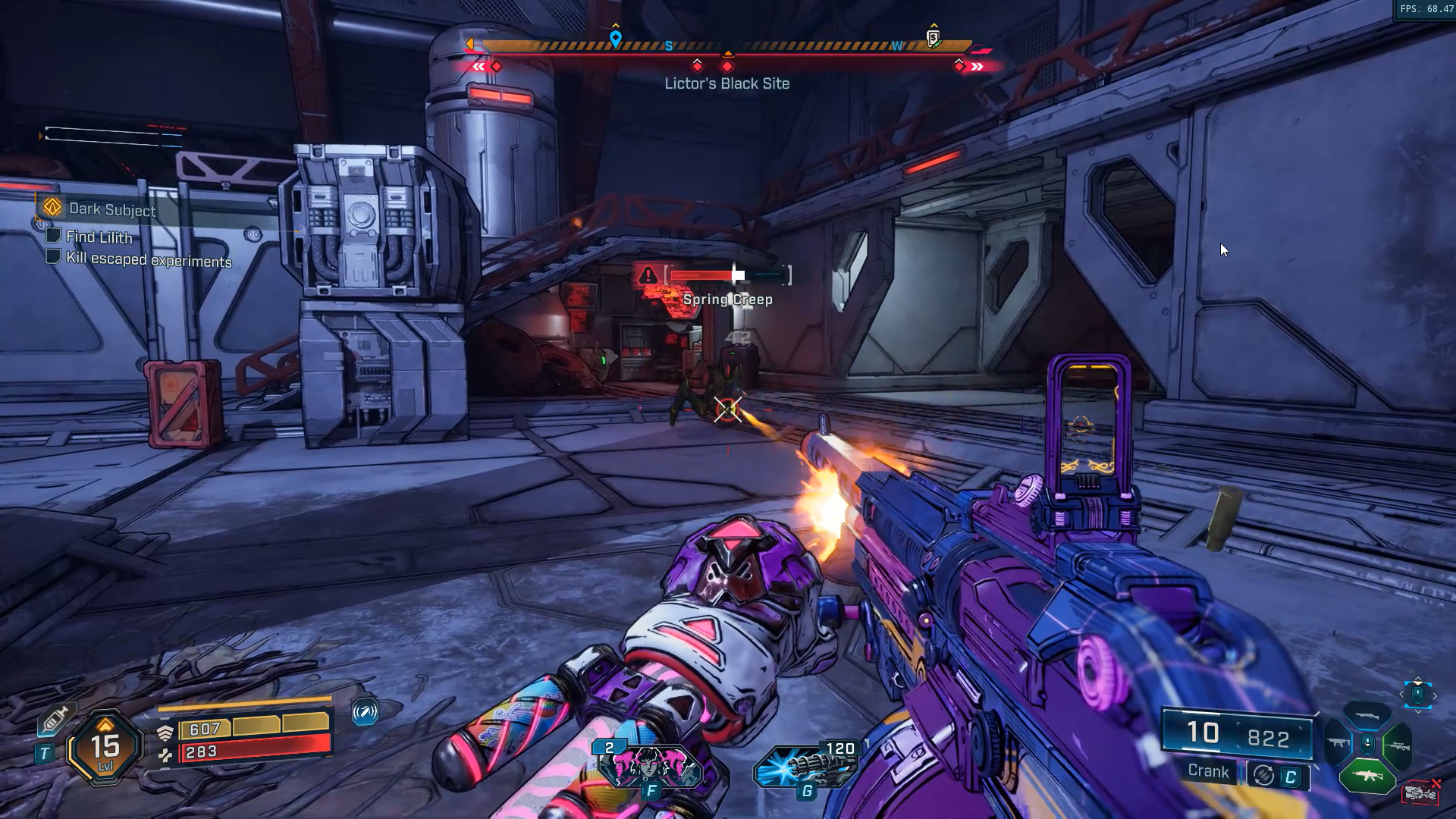Select the highlighted green assault rifle slot
1456x819 pixels.
[x=1367, y=776]
